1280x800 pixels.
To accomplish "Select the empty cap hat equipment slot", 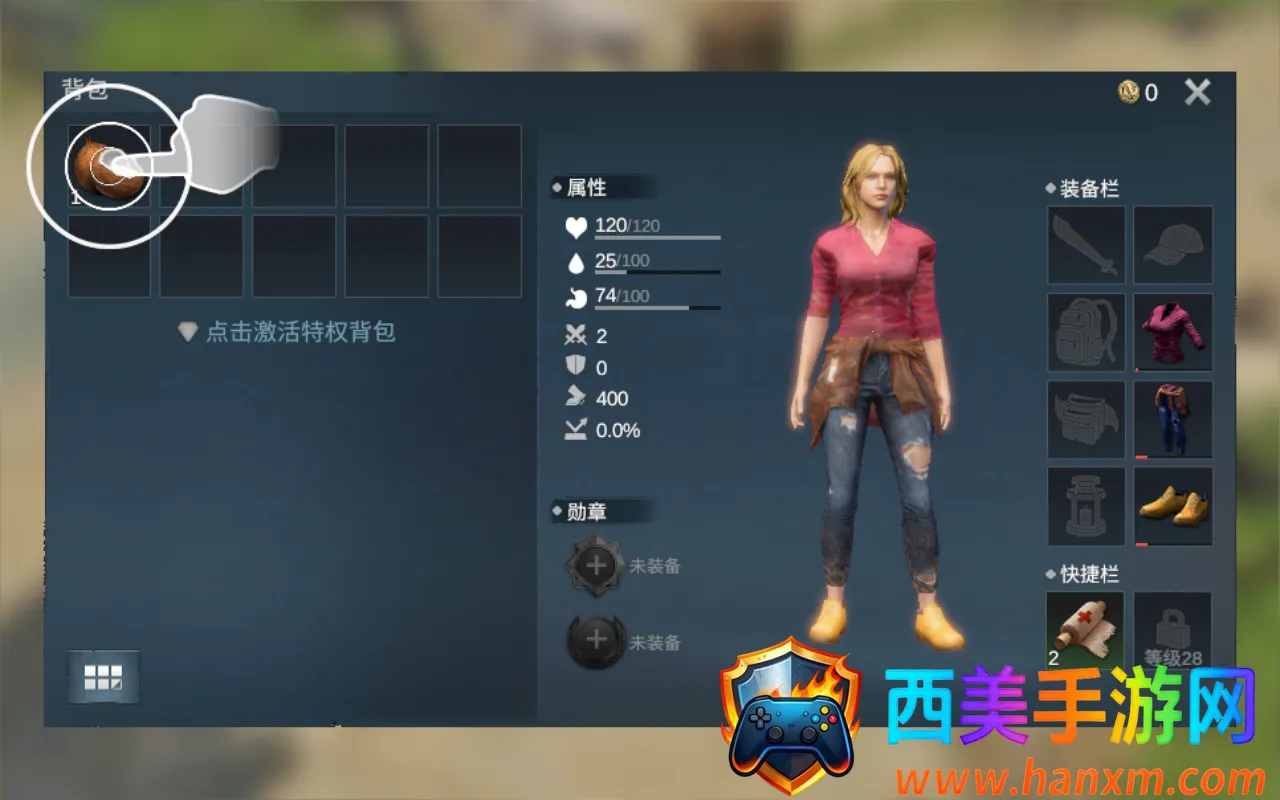I will click(x=1173, y=246).
